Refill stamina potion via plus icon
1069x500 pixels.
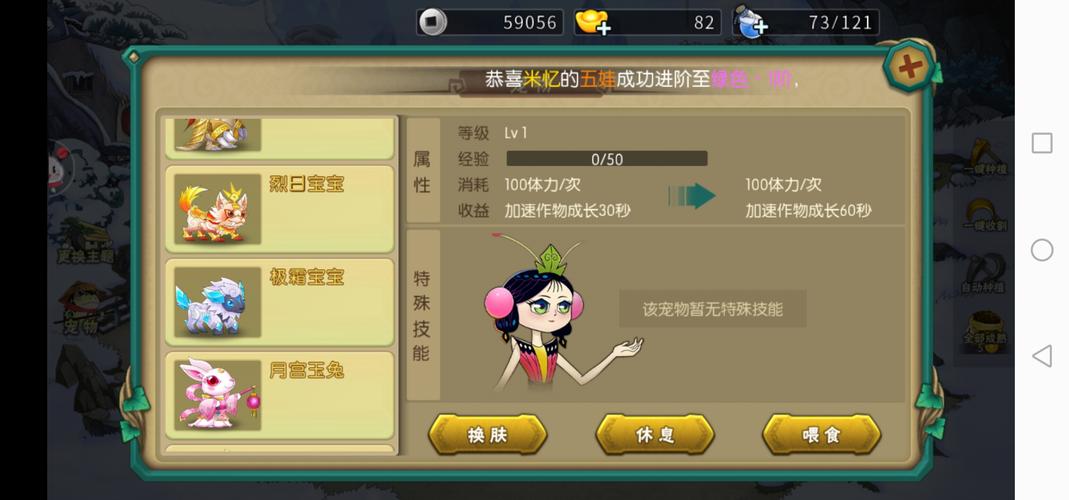[759, 28]
